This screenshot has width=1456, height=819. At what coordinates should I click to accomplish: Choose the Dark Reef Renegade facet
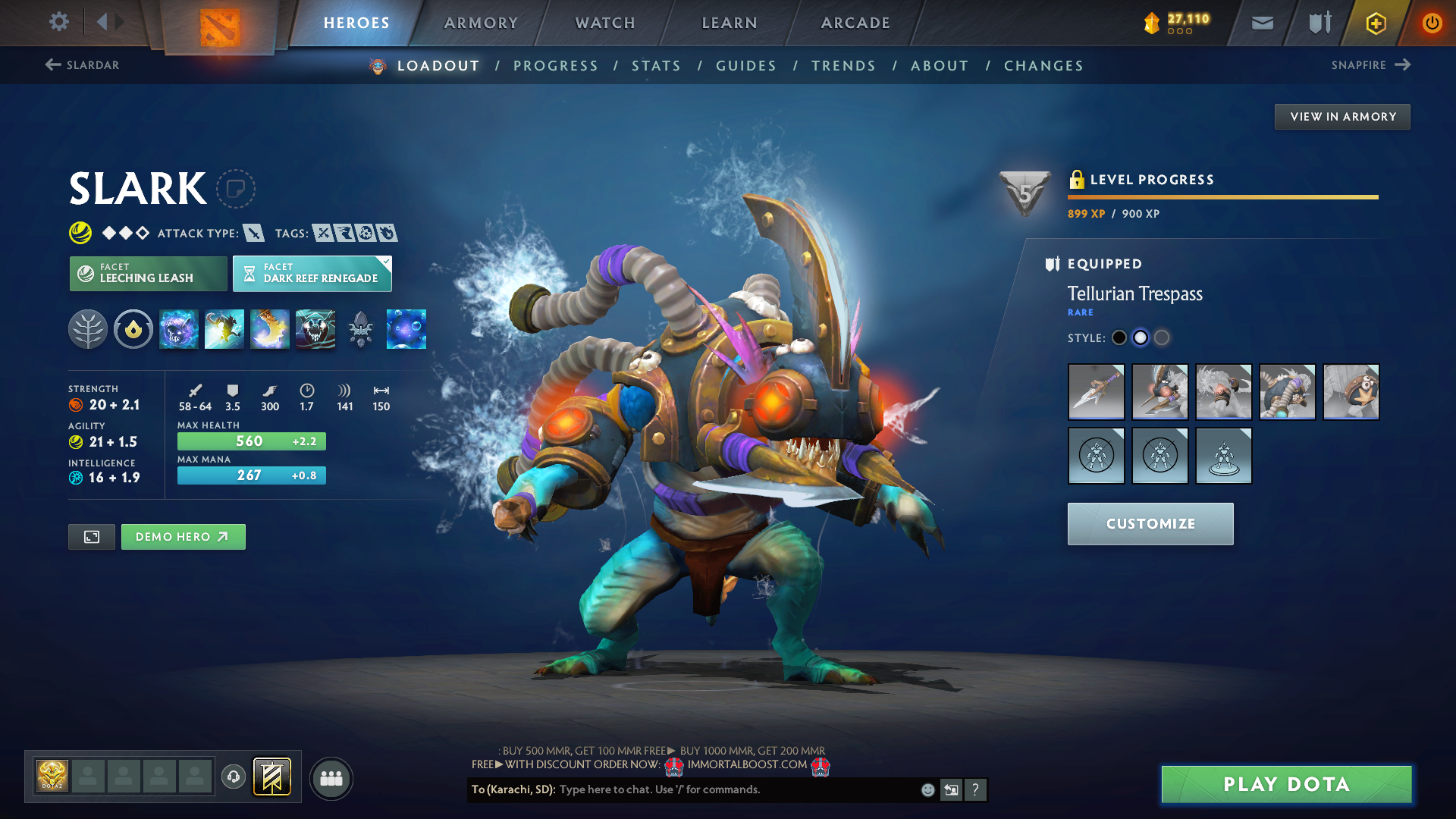click(x=312, y=273)
